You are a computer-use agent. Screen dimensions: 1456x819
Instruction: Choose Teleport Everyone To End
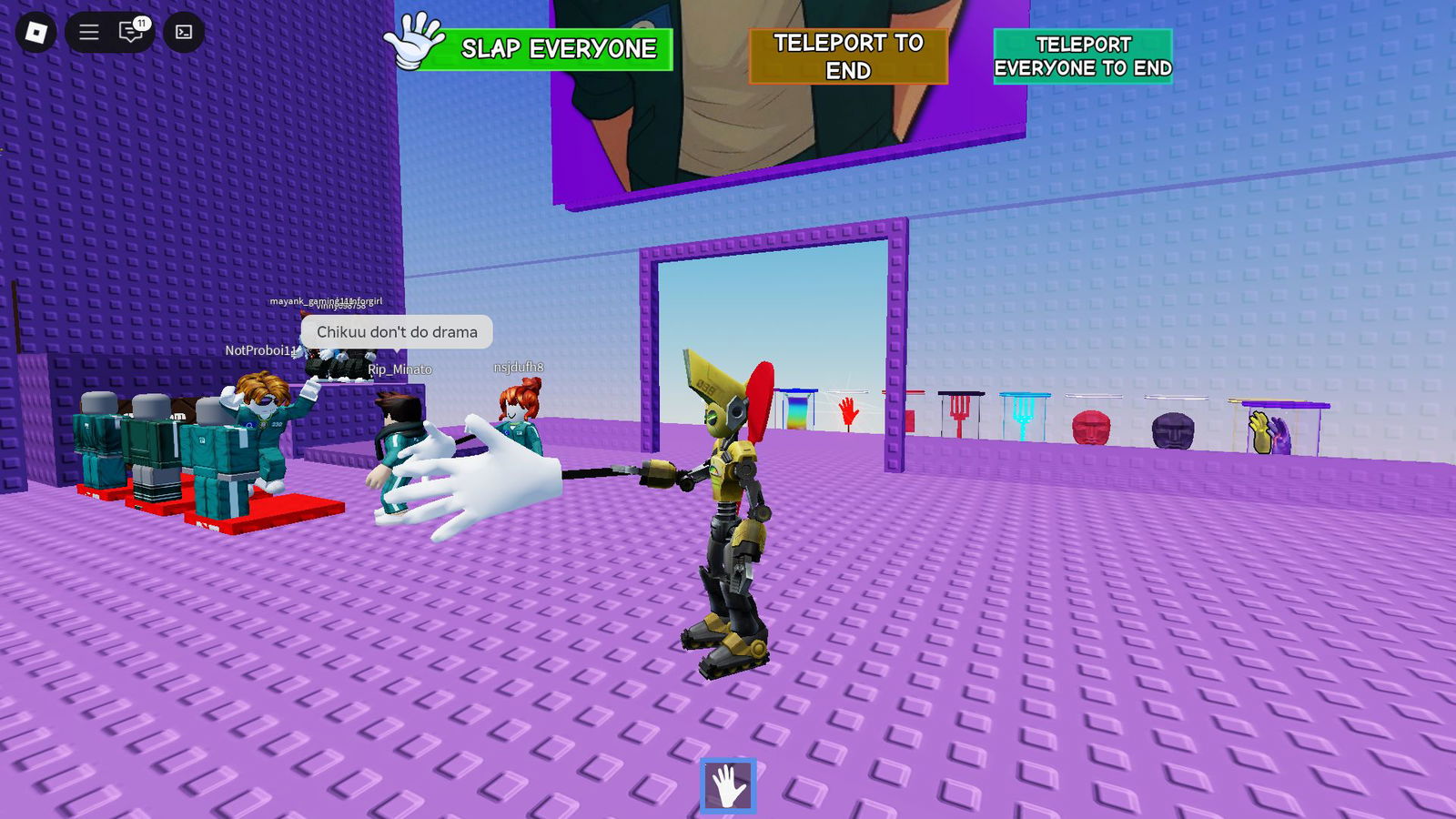tap(1082, 56)
